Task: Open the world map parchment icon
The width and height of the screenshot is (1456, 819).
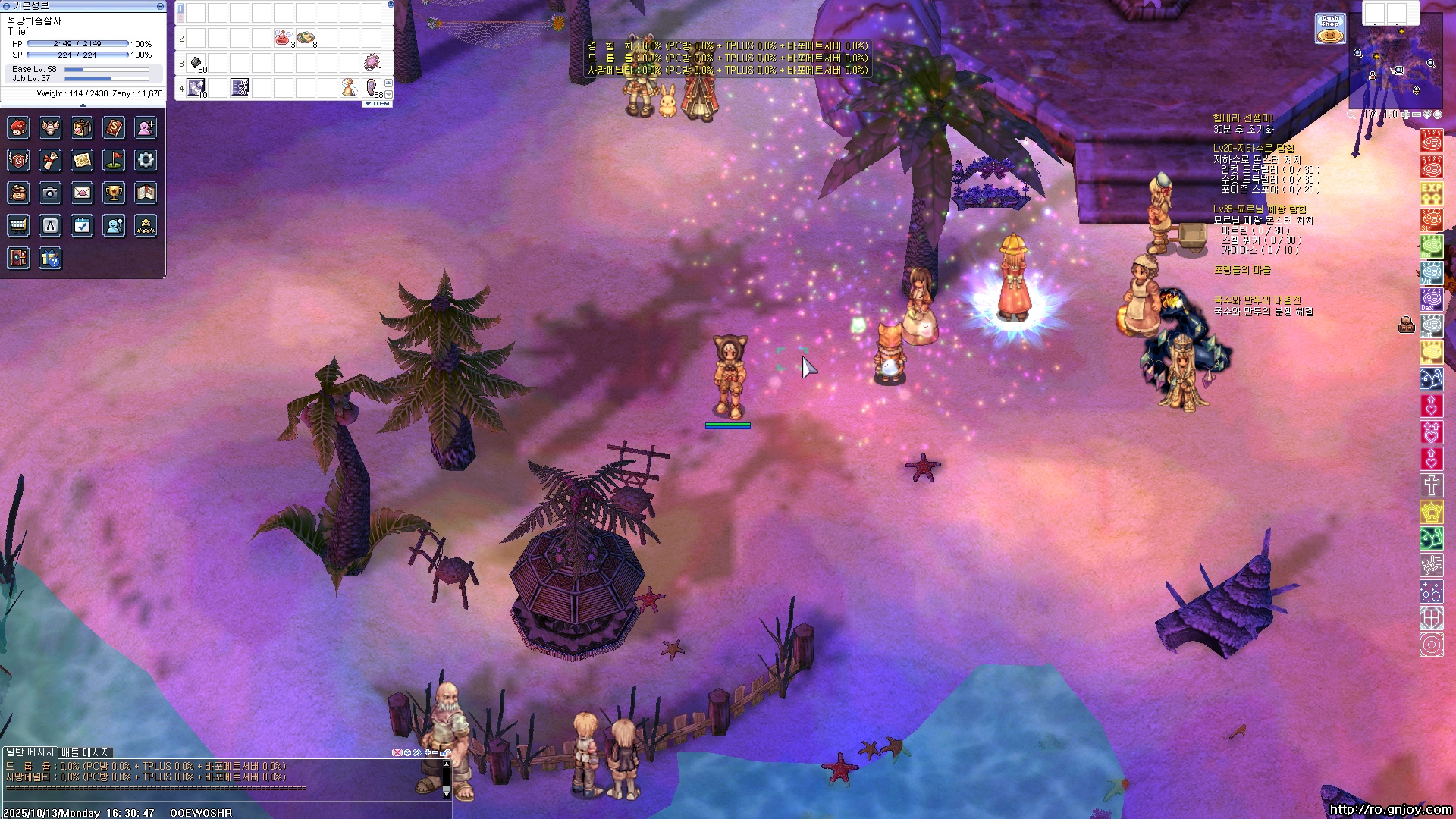Action: [x=82, y=160]
